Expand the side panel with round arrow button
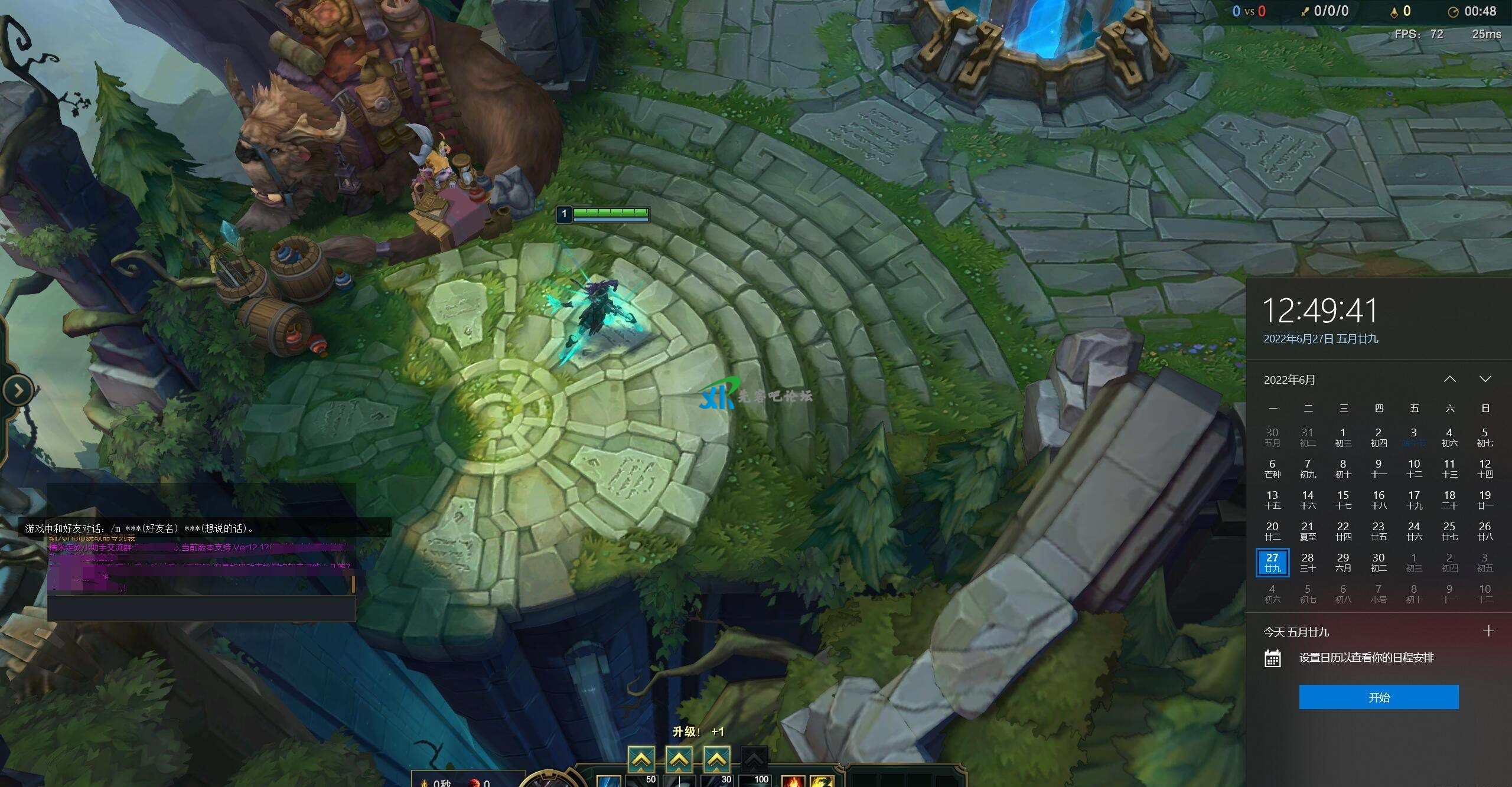 (18, 390)
